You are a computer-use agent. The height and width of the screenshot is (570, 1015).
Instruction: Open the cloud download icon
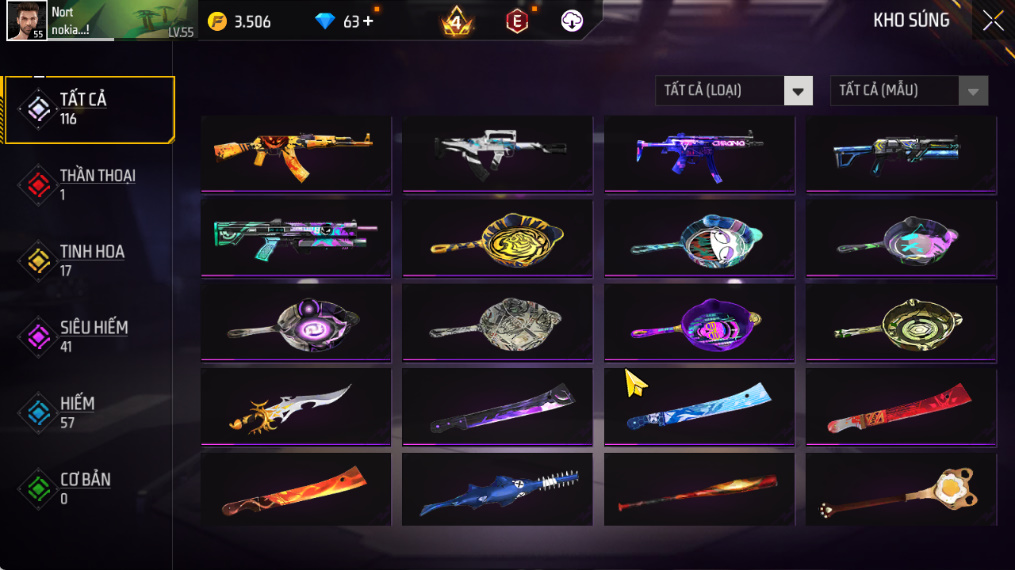(572, 21)
